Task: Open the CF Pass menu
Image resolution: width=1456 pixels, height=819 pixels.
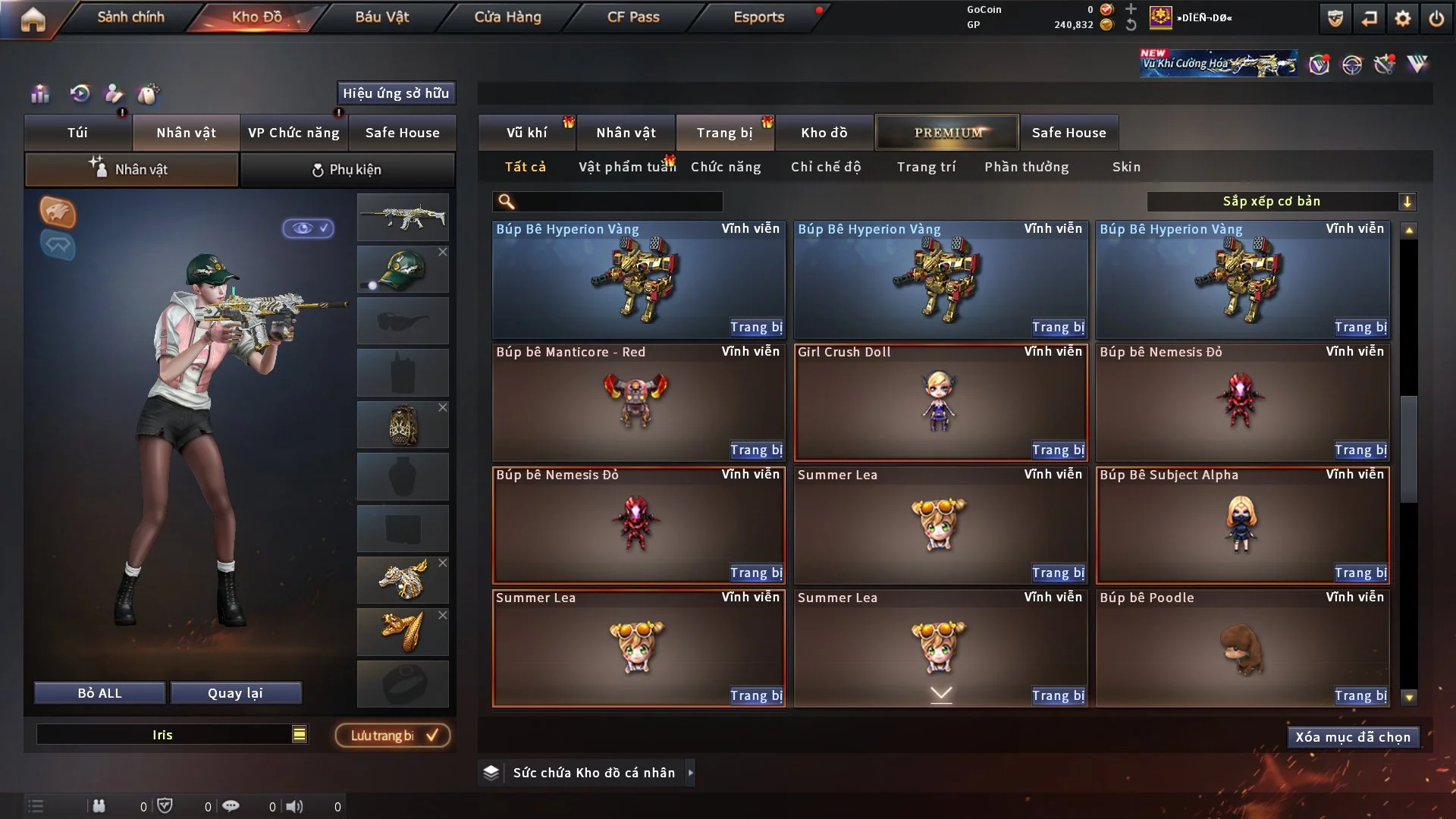Action: click(633, 17)
